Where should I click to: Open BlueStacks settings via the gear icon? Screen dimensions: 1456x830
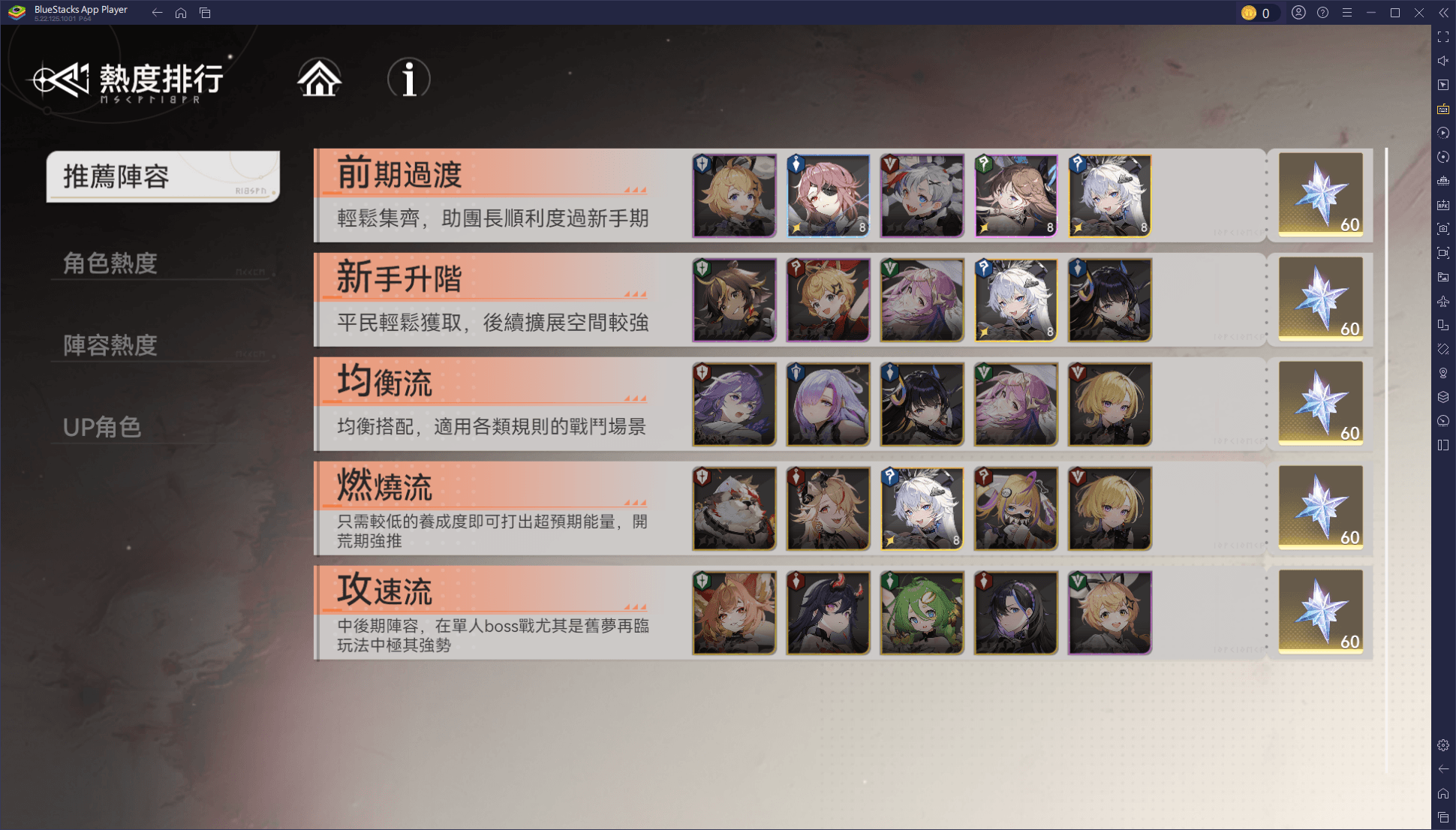[x=1442, y=744]
